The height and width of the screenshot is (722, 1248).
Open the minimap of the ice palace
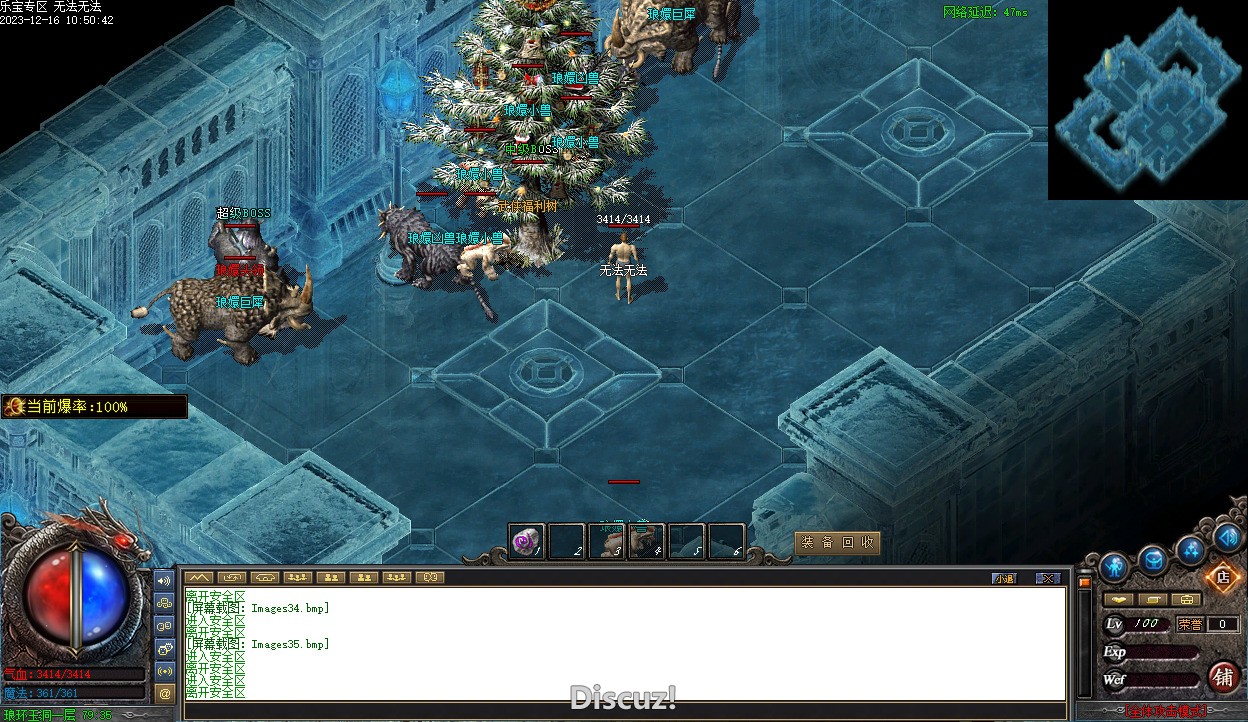click(x=1147, y=100)
